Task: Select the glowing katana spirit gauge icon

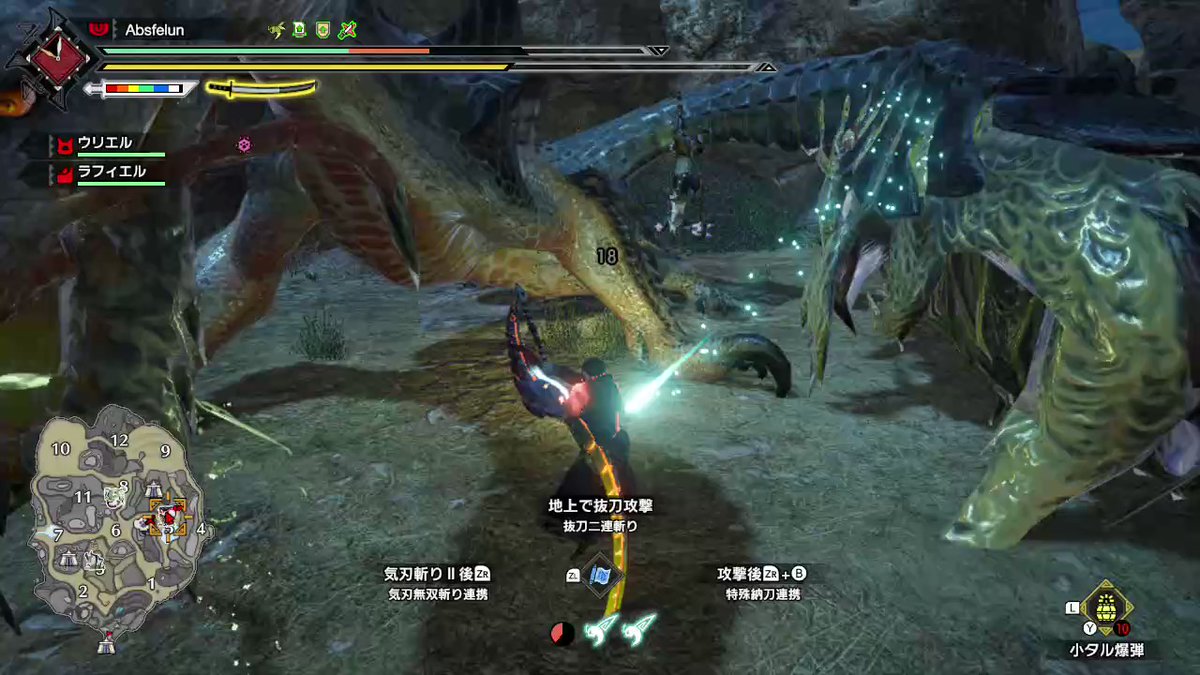Action: click(x=261, y=88)
